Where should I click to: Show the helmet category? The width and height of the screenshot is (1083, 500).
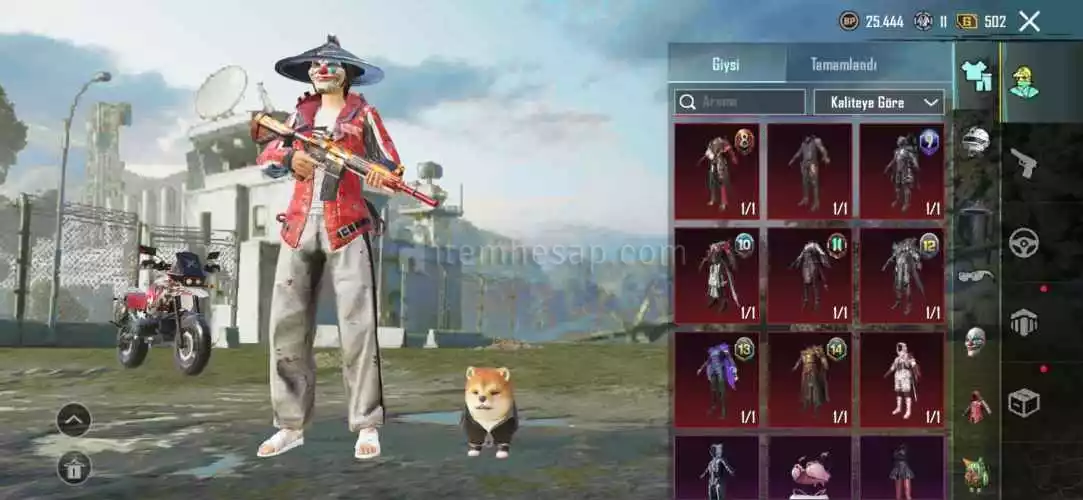[x=976, y=142]
